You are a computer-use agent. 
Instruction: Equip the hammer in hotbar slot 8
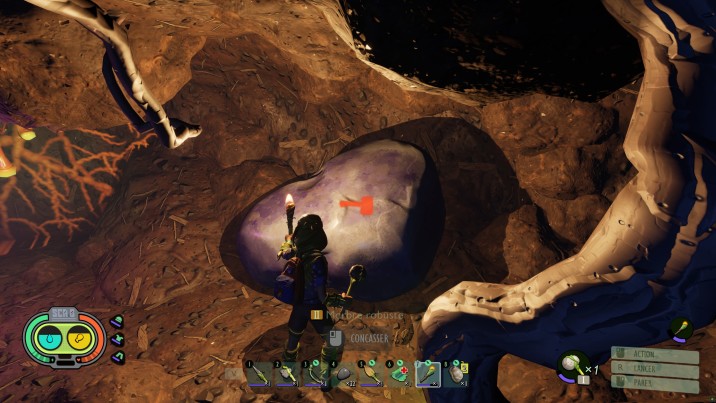455,374
